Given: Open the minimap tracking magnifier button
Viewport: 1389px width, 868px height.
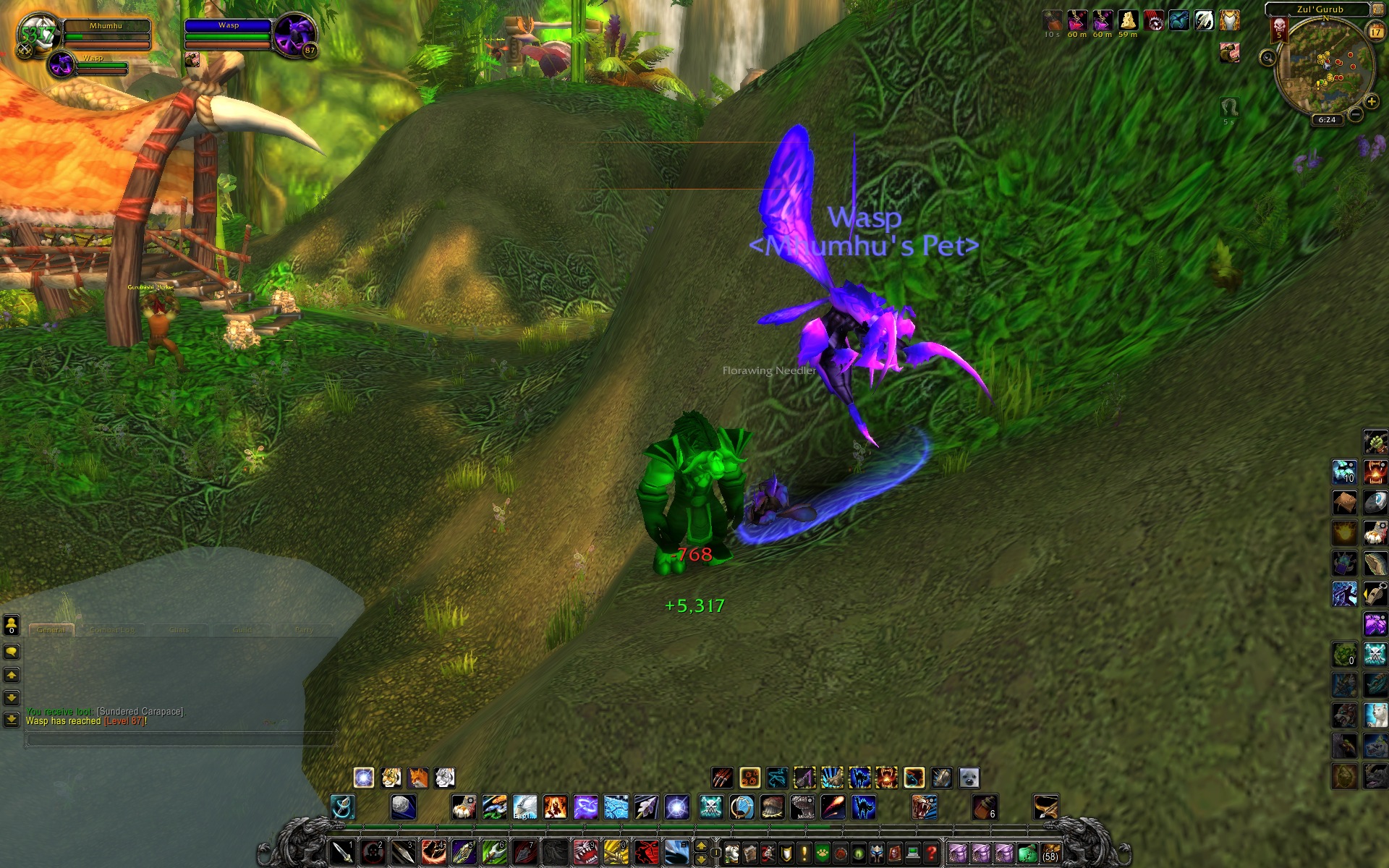Looking at the screenshot, I should click(x=1267, y=57).
